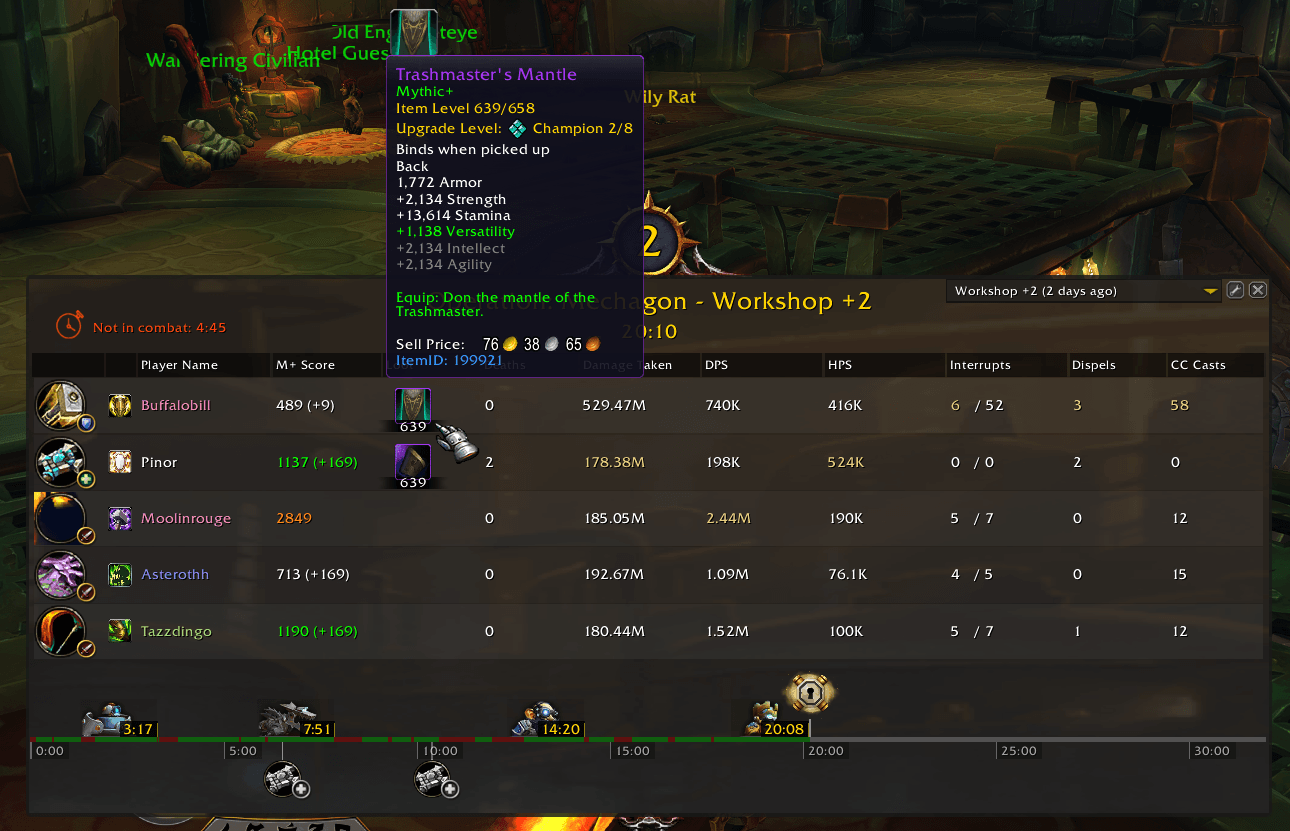This screenshot has width=1290, height=831.
Task: Click Pinor's Holy Priest spec icon
Action: point(119,462)
